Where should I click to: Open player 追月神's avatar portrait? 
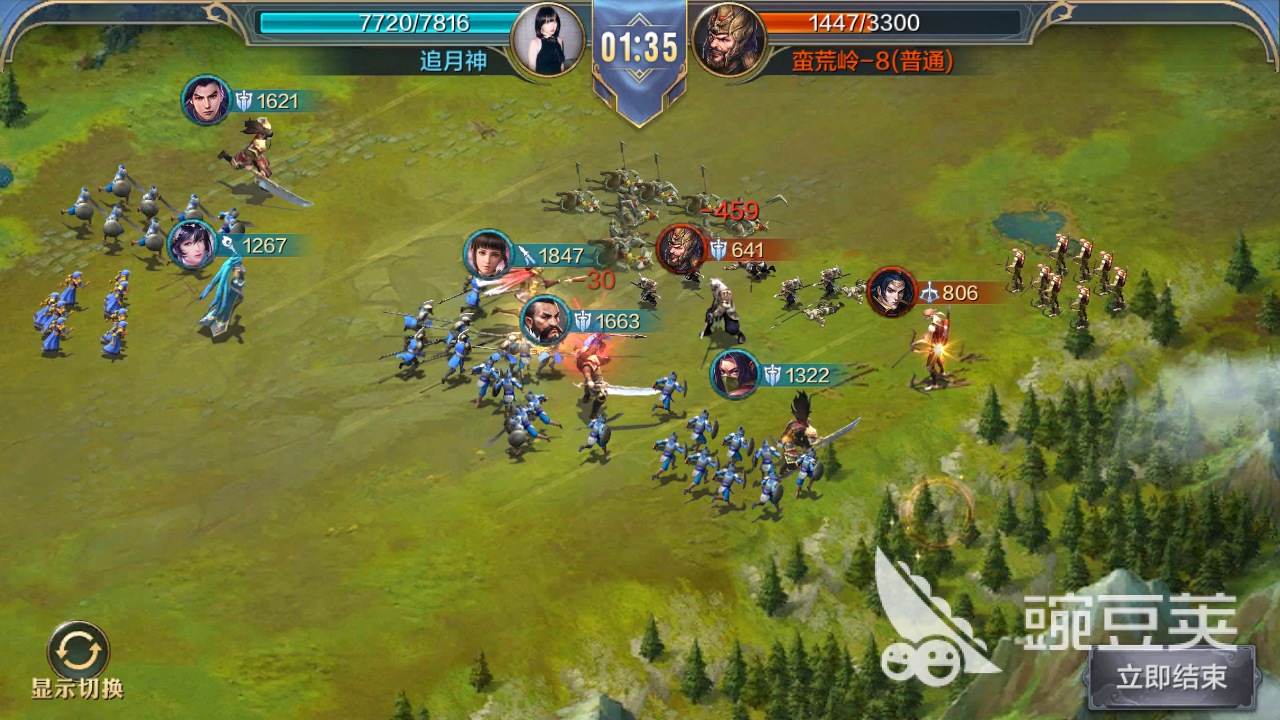547,40
